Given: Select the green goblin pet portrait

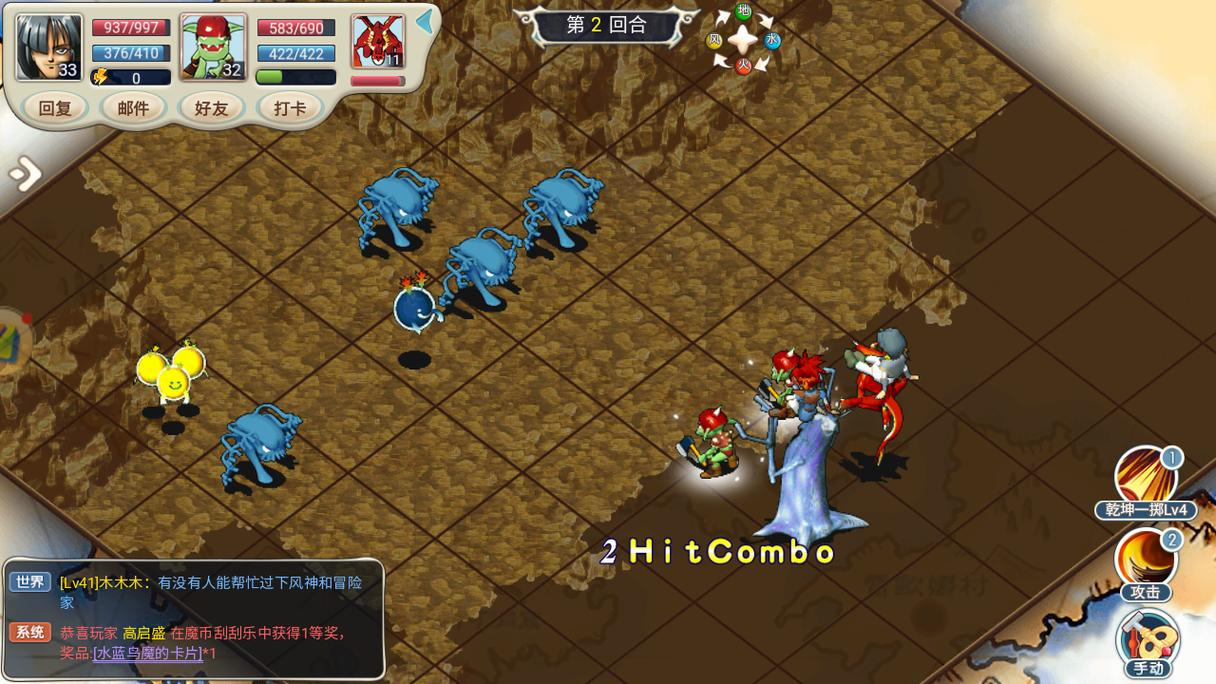Looking at the screenshot, I should [x=213, y=47].
